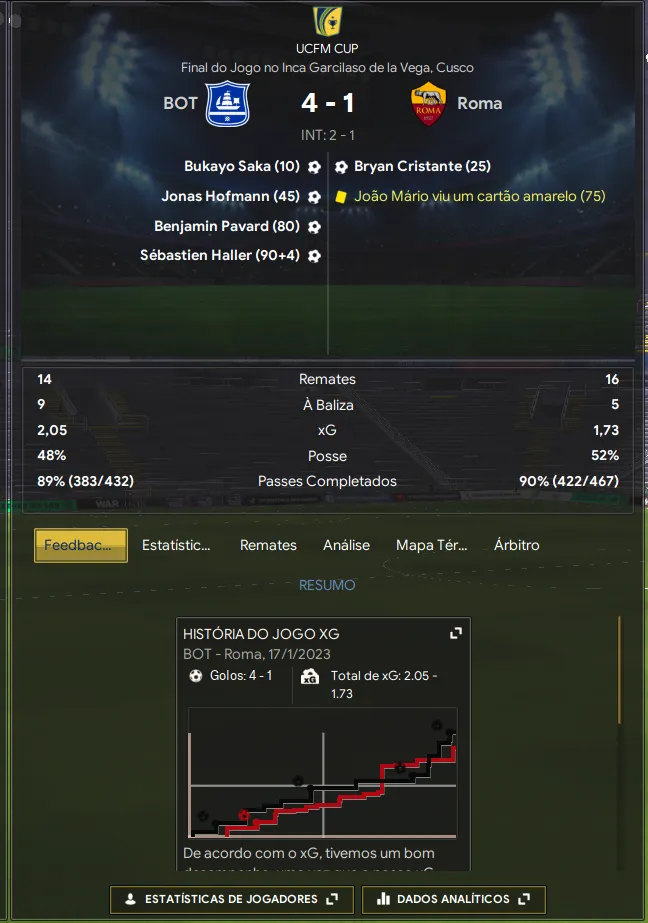The image size is (648, 923).
Task: Expand the História do Jogo xG panel
Action: (455, 633)
